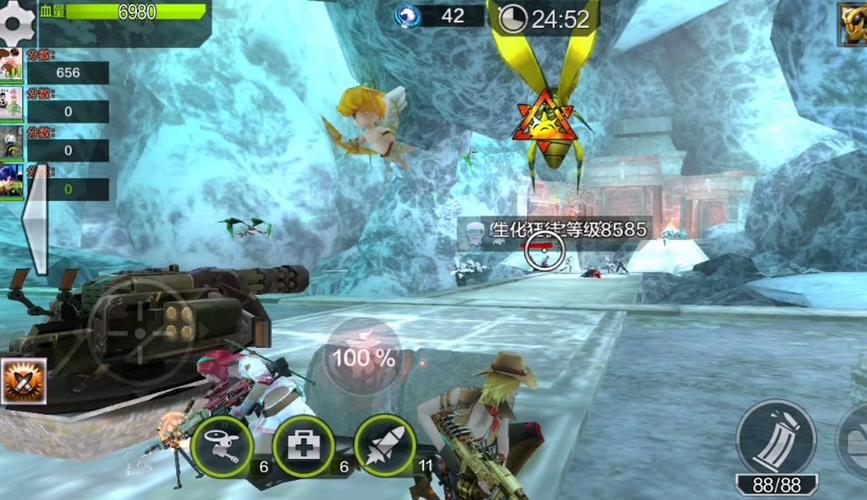Reload with the ammo magazine button

(x=776, y=438)
